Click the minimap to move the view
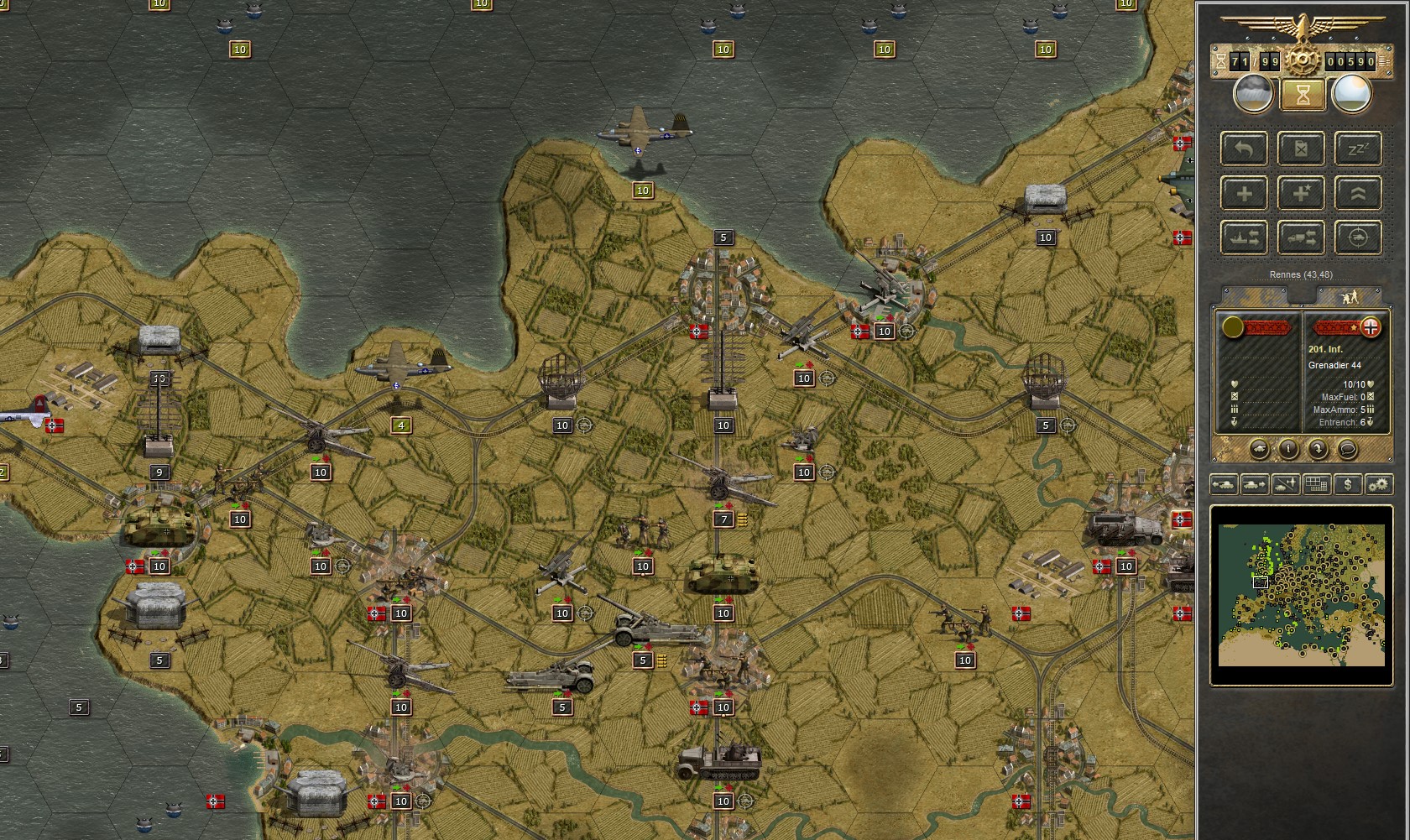This screenshot has height=840, width=1410. pyautogui.click(x=1301, y=596)
